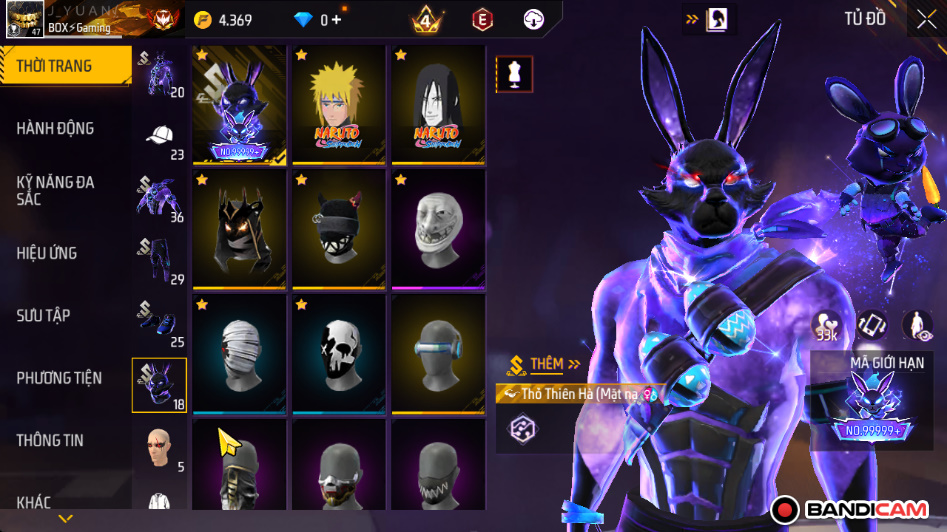Screen dimensions: 947x532
Task: Select the white cap subcategory icon
Action: 160,137
